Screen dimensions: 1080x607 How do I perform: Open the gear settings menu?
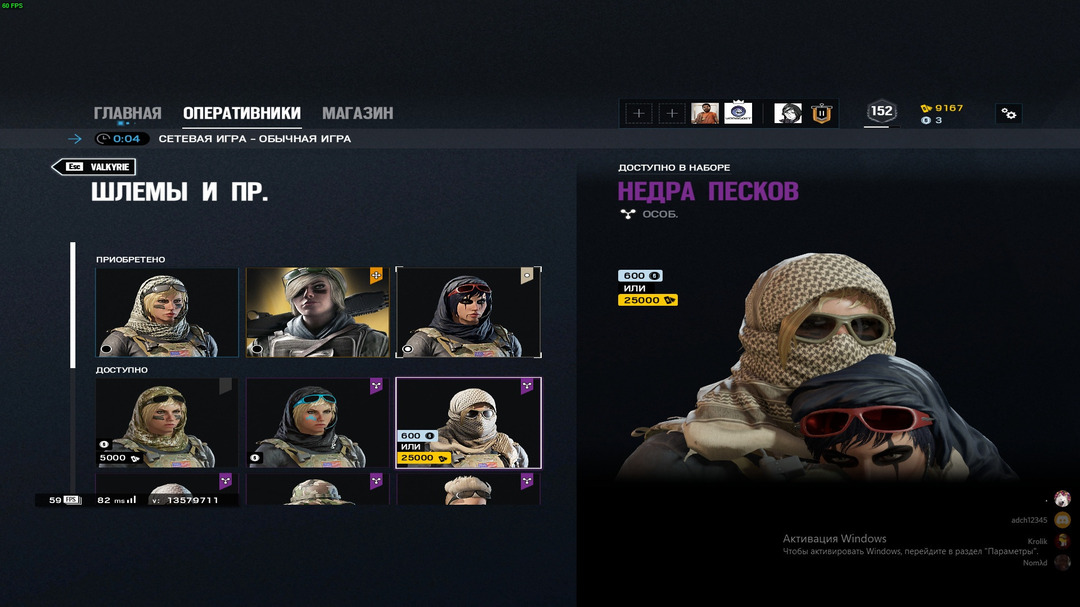pyautogui.click(x=1008, y=114)
